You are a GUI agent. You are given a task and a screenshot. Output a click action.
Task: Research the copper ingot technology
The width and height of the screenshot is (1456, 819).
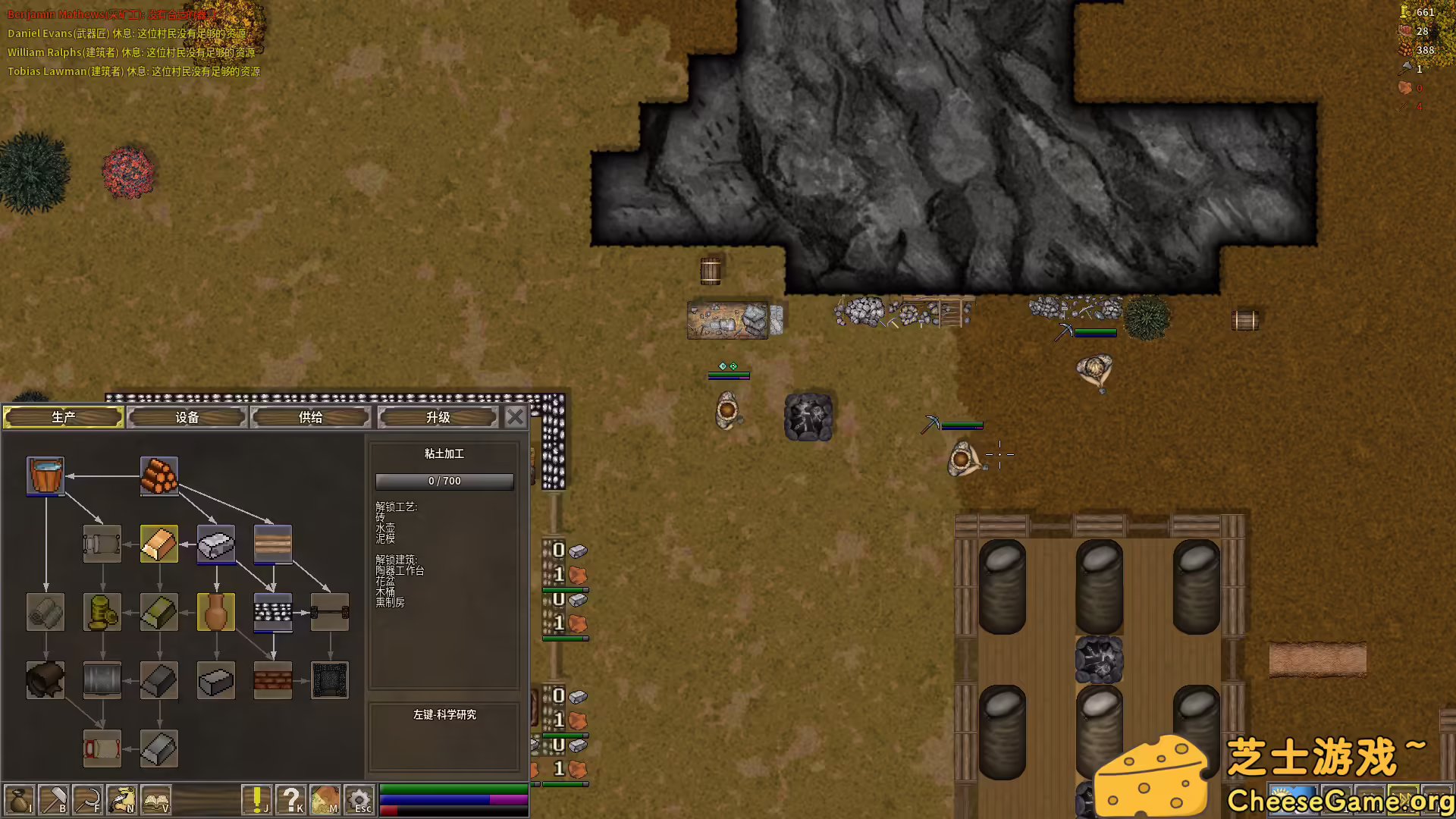tap(159, 544)
